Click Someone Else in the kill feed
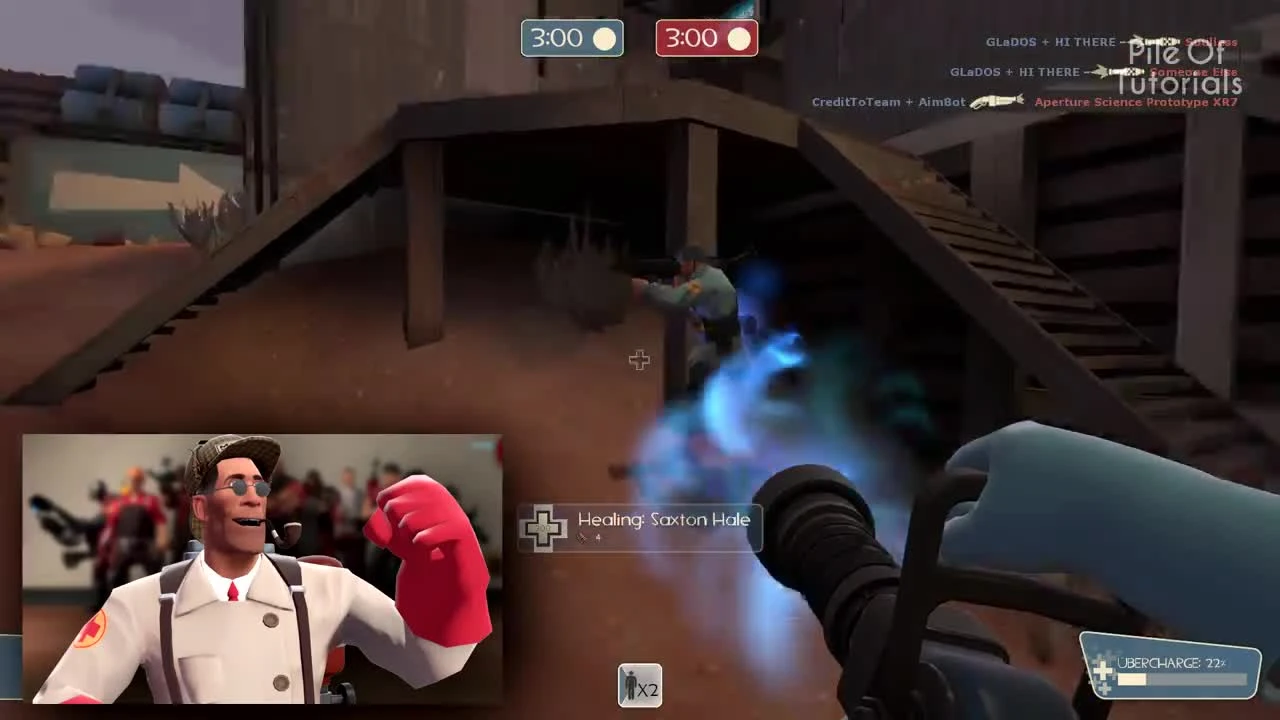 click(1193, 72)
